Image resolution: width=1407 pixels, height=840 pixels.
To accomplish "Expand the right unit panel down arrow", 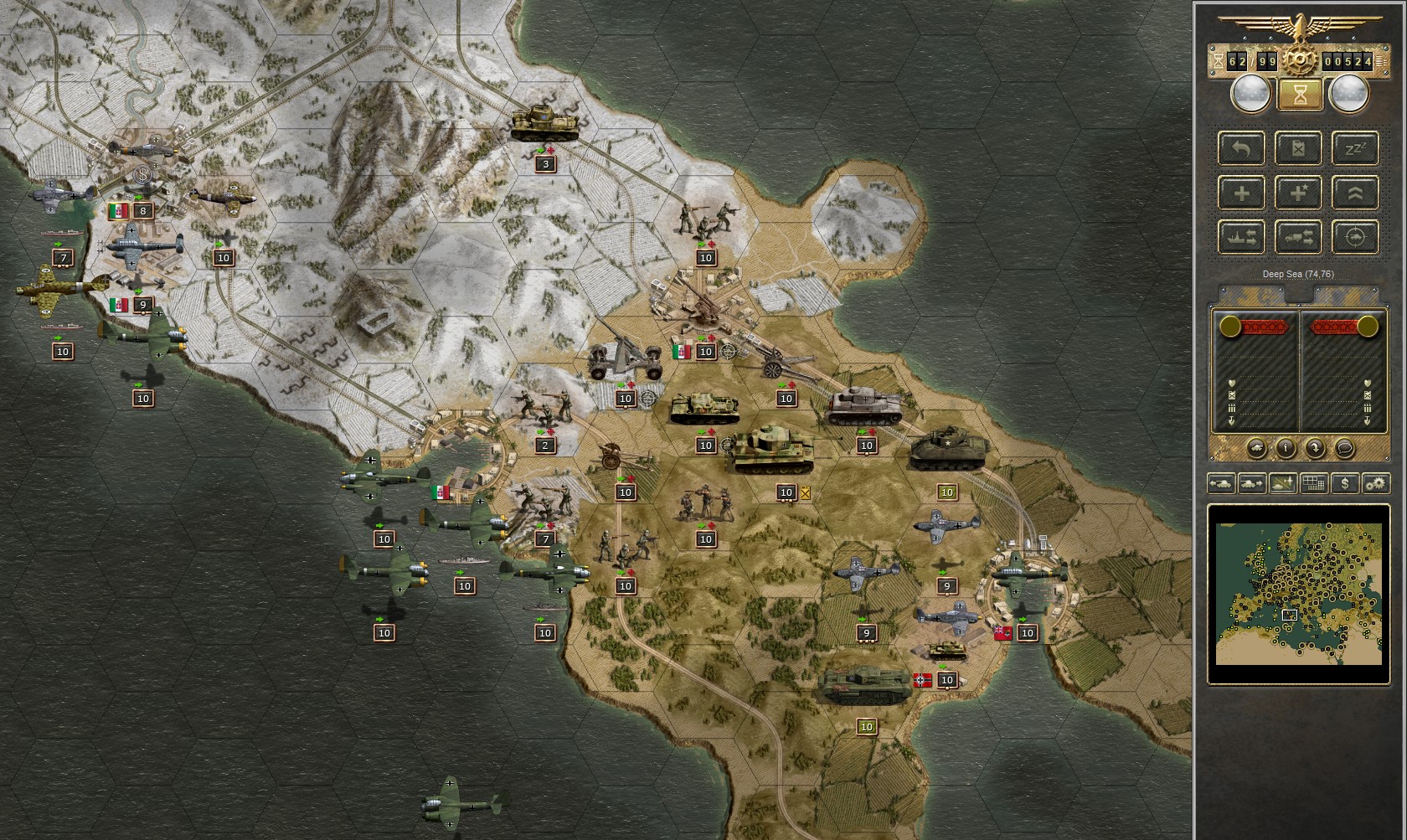I will tap(1368, 420).
